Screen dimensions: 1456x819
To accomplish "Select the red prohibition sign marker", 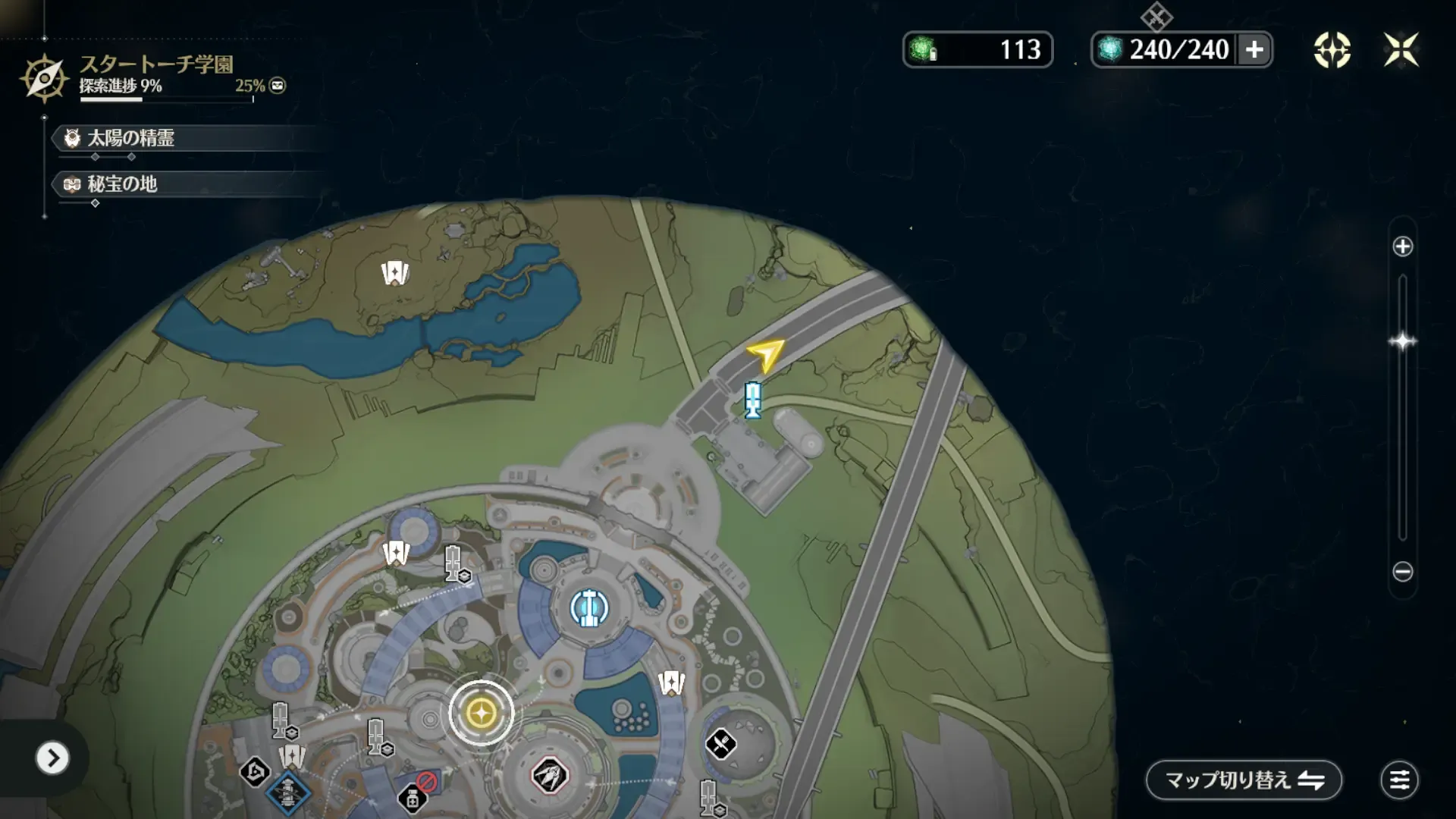I will pyautogui.click(x=426, y=782).
